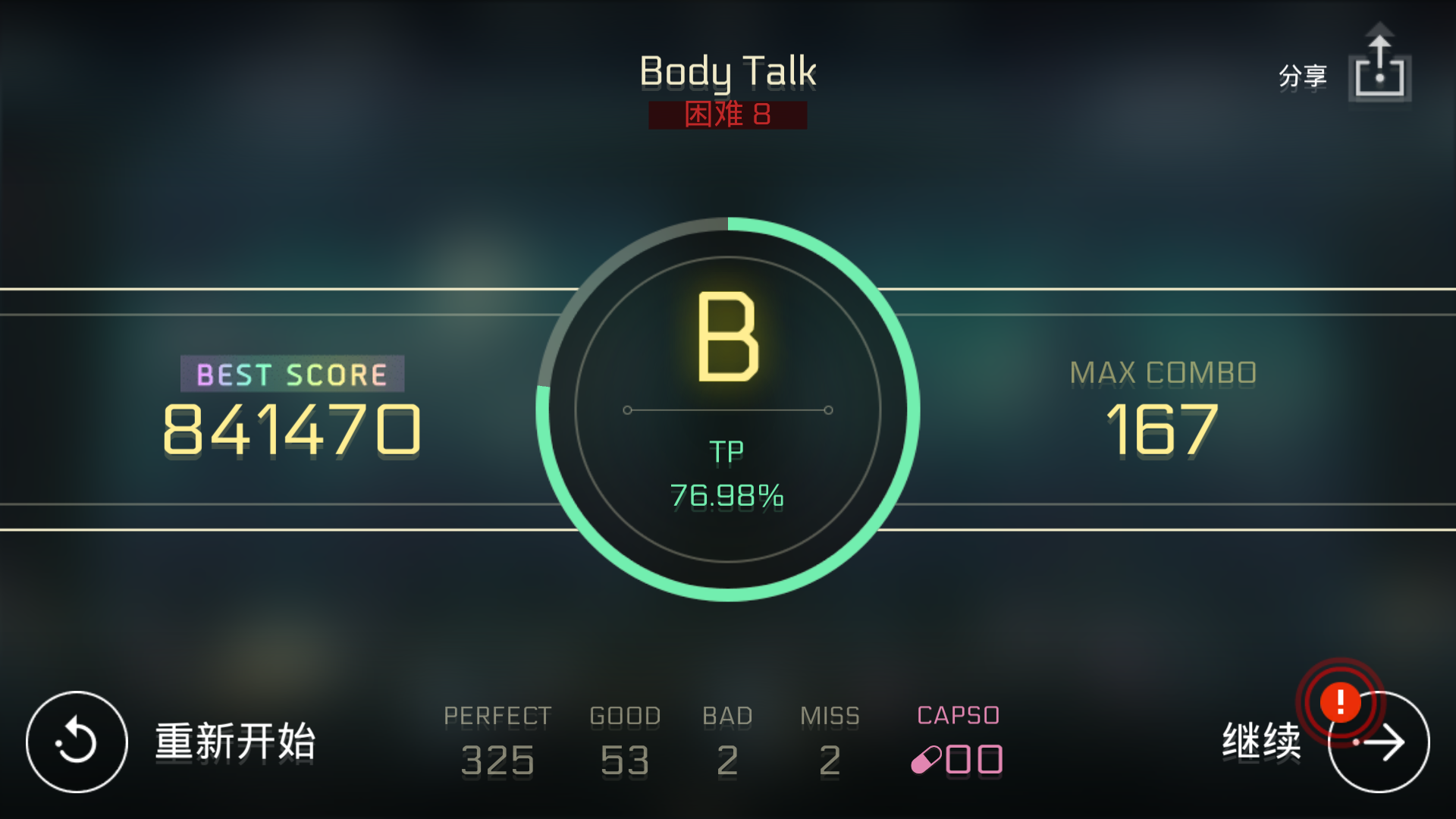Select the PERFECT 325 stat
Screen dimensions: 1456x819
497,739
